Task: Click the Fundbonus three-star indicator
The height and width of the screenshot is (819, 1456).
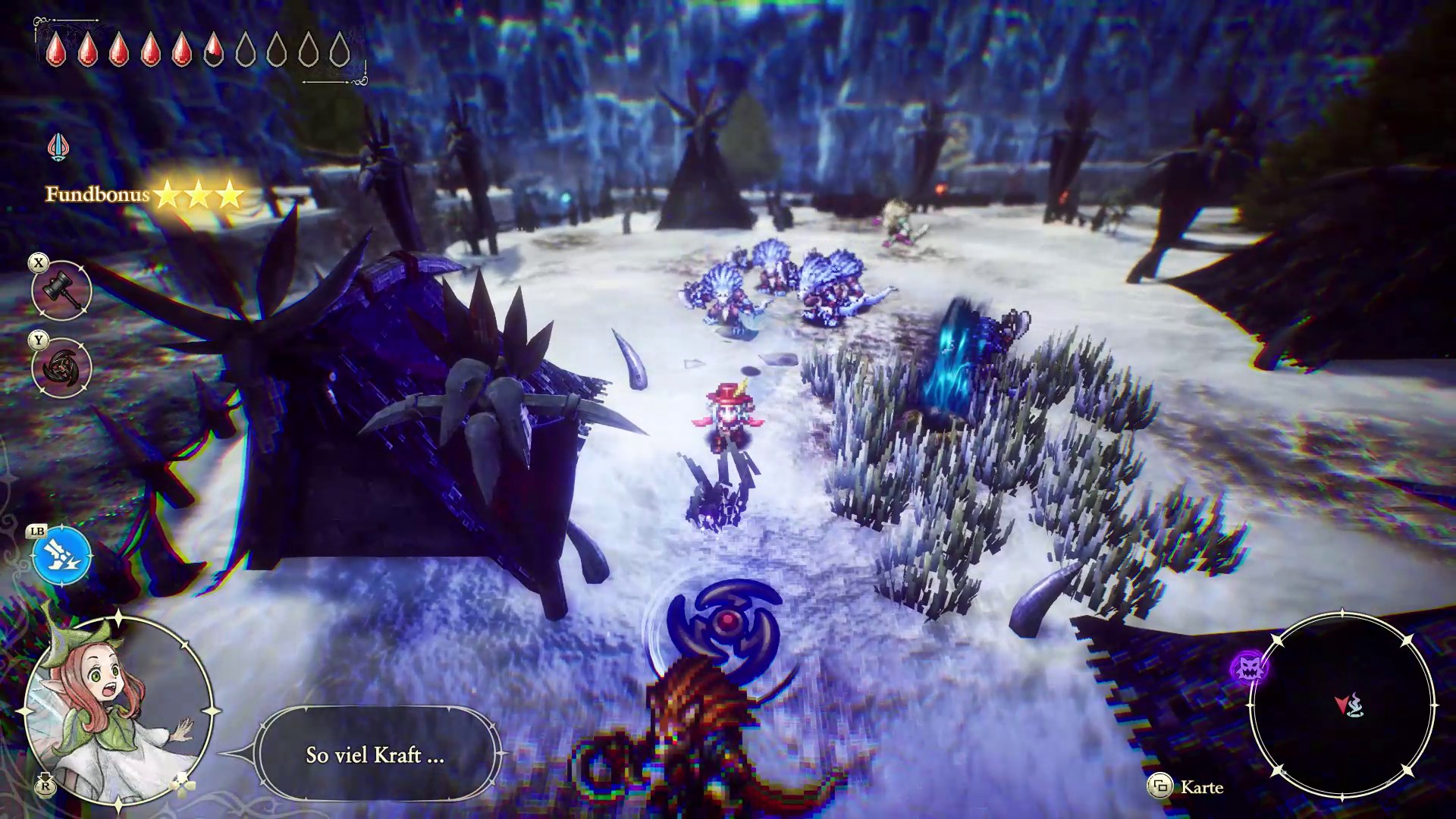Action: [x=144, y=195]
